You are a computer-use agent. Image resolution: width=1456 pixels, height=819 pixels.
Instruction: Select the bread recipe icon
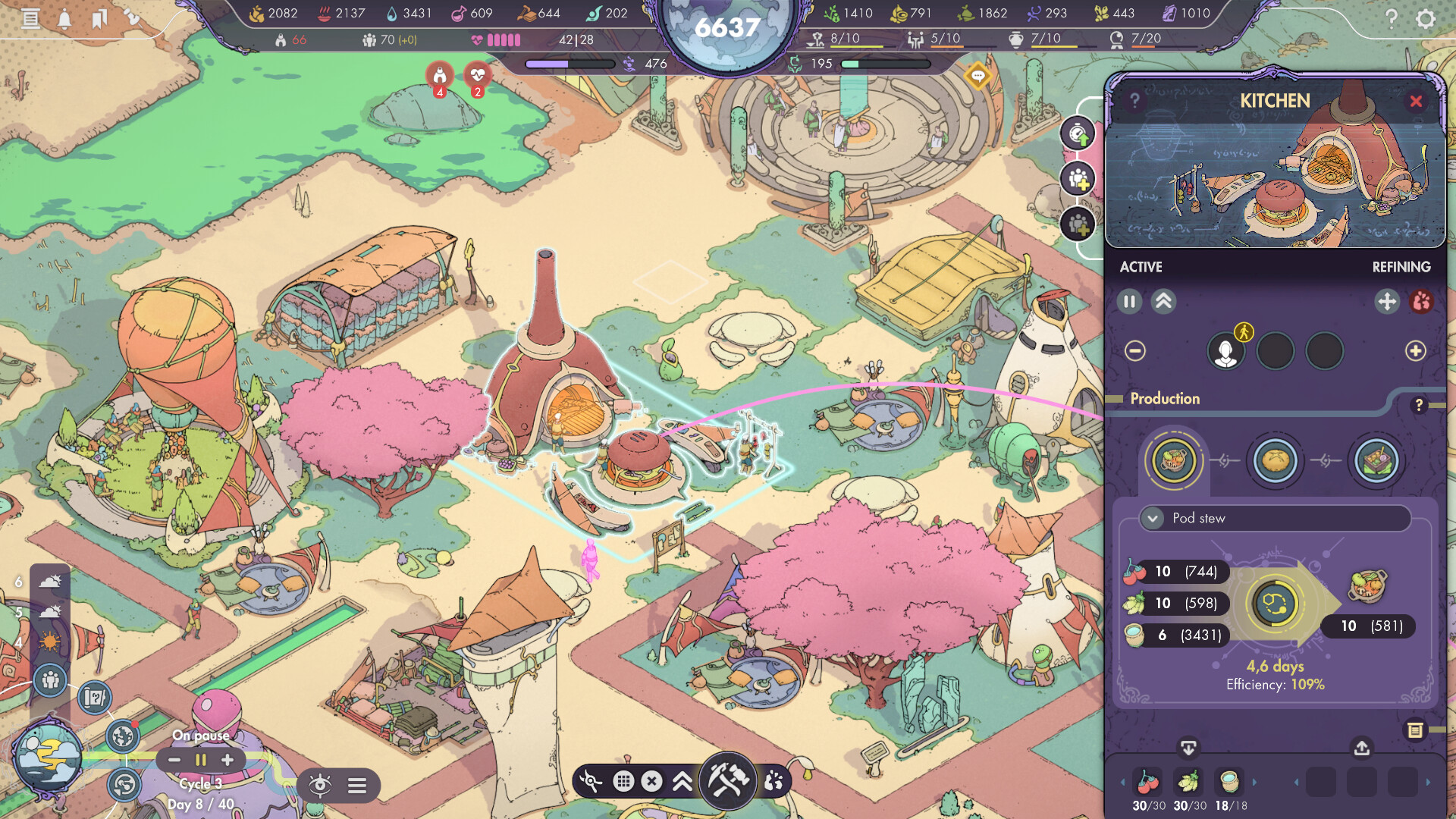click(1275, 460)
